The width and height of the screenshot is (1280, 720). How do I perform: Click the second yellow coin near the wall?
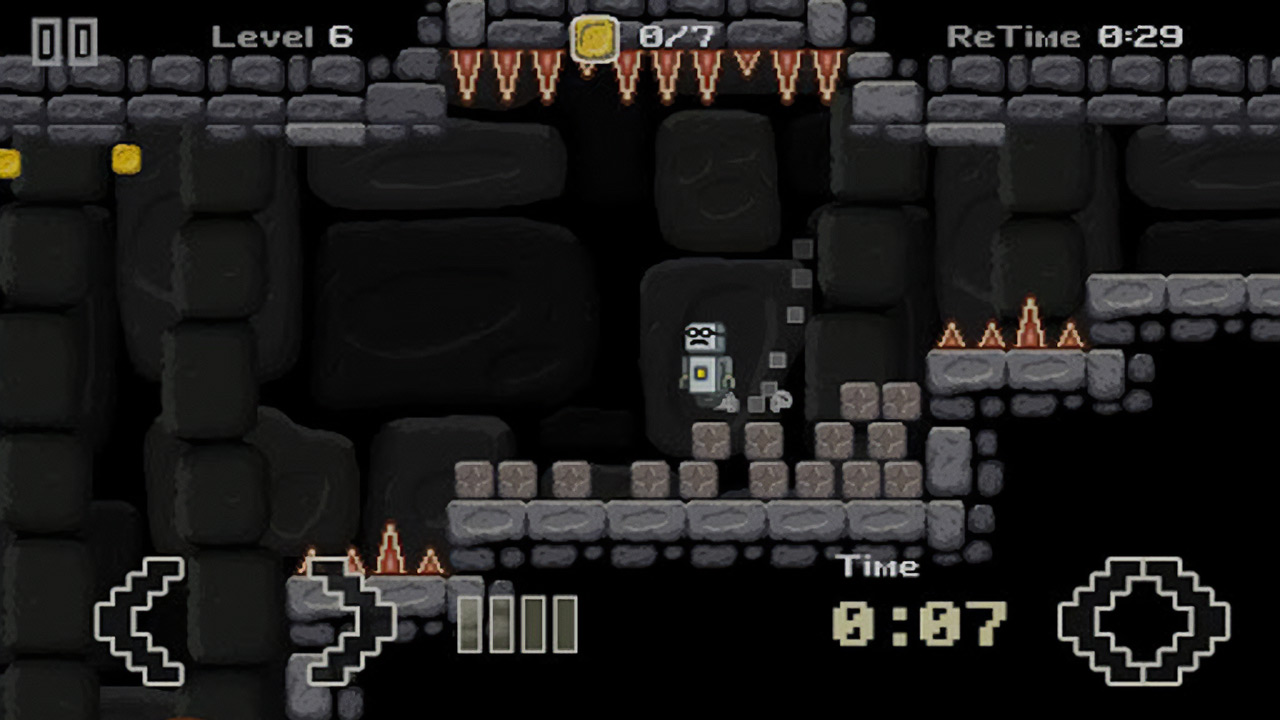pos(127,156)
